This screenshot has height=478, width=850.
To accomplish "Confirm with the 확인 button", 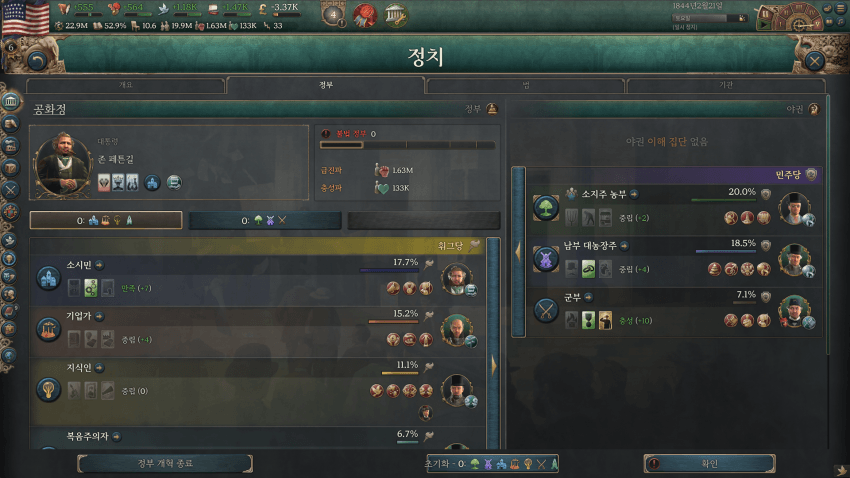I will pos(709,463).
